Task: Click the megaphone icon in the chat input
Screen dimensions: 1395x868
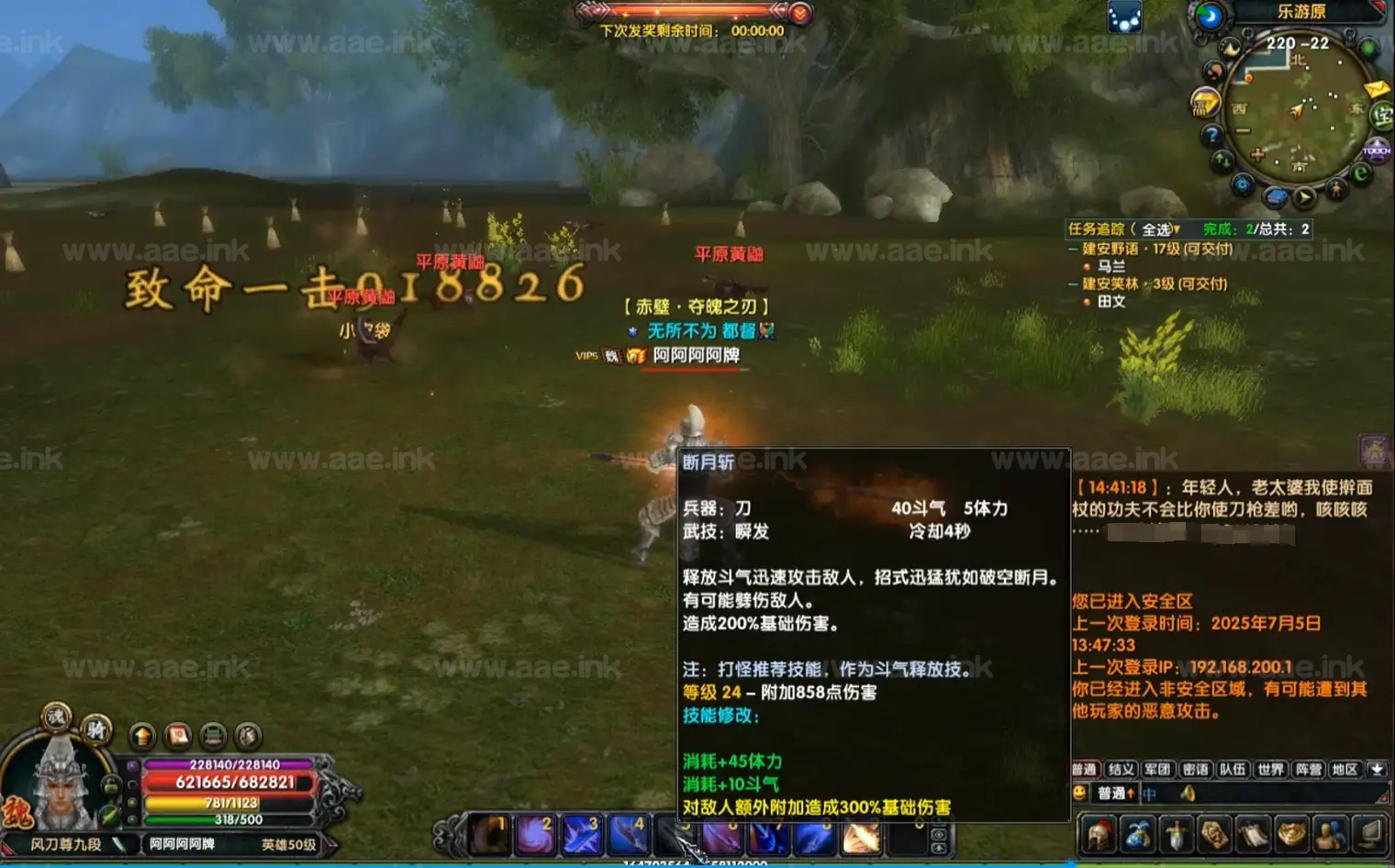Action: pos(1189,794)
